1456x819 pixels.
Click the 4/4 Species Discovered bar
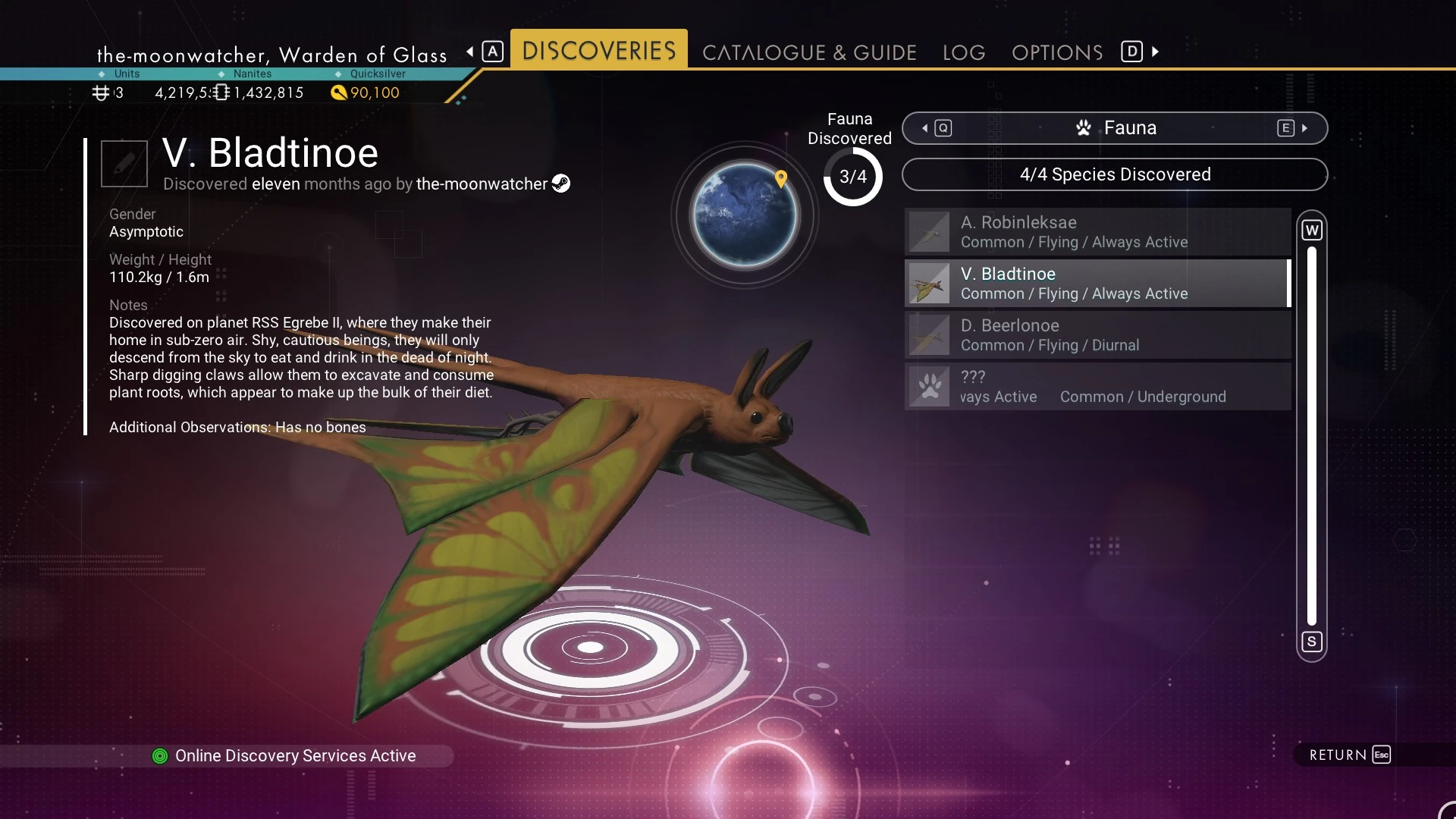[1114, 174]
